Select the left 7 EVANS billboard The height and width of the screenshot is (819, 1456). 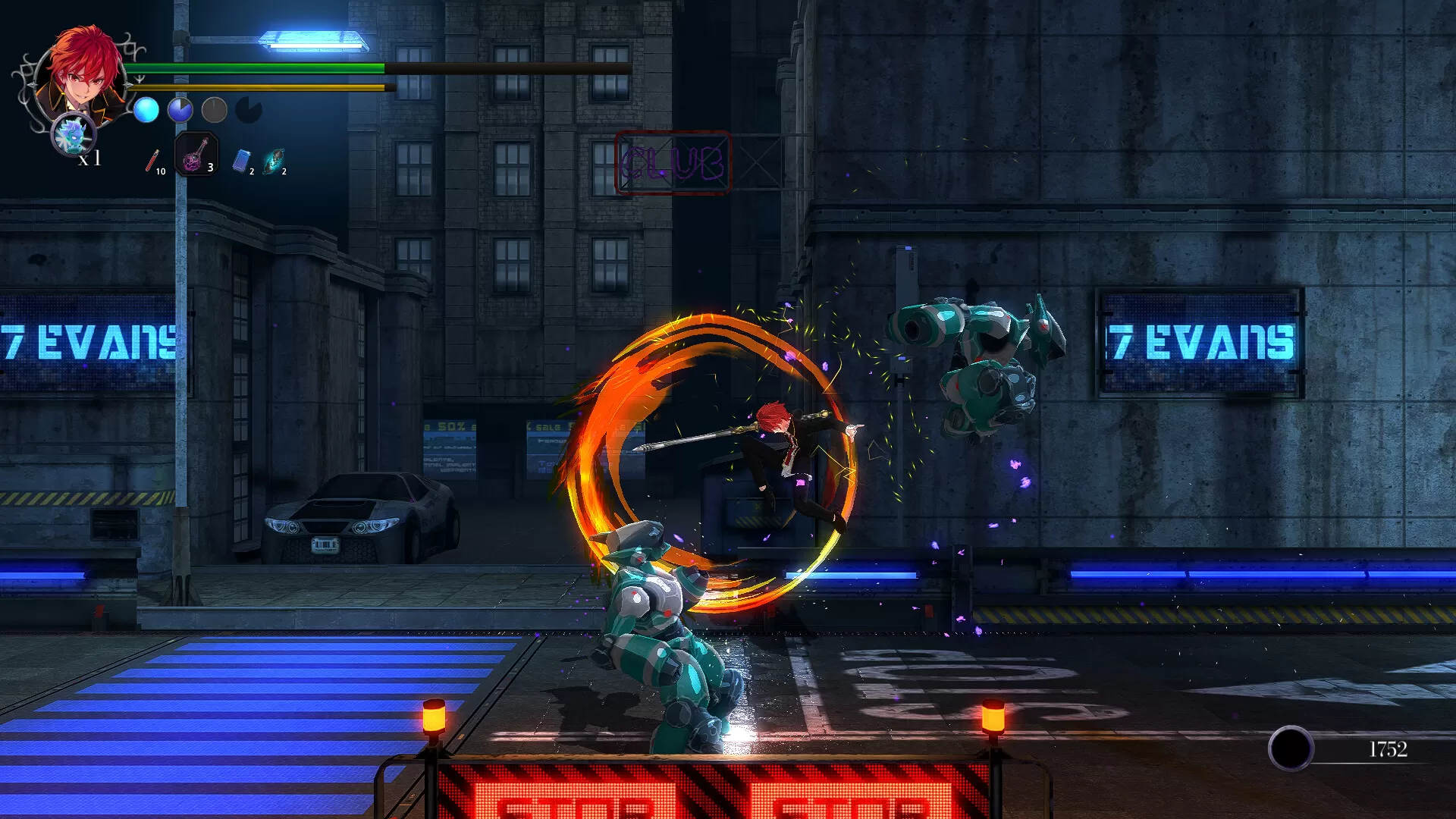pos(87,341)
